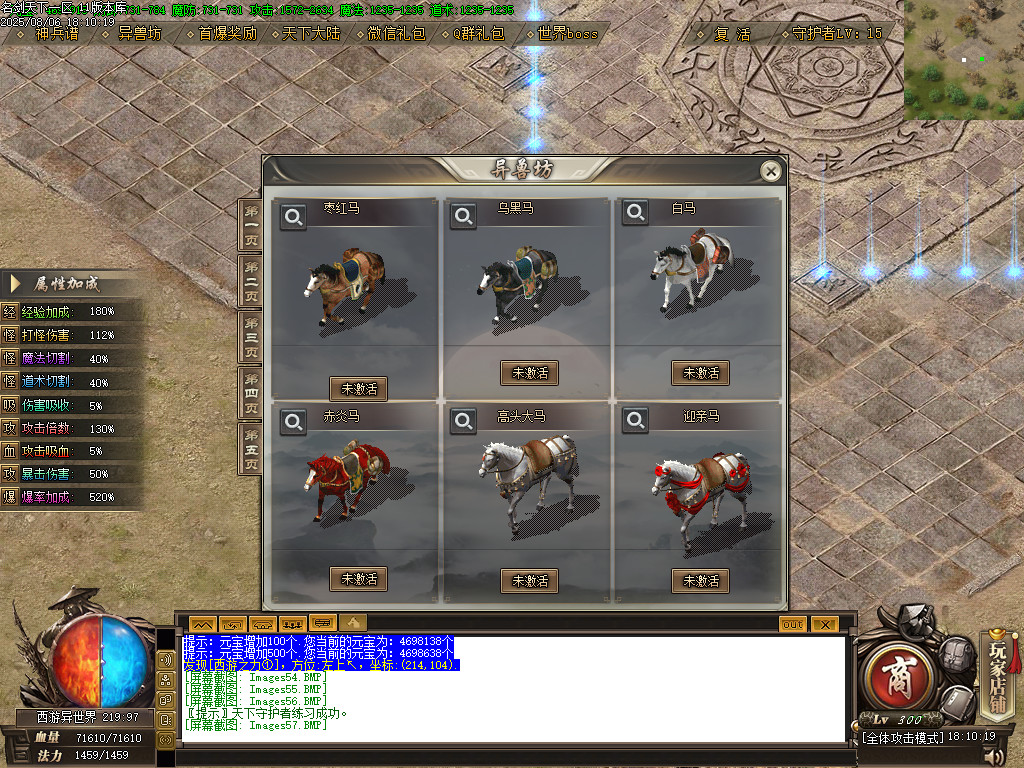Click the chat panel's out button

pos(792,624)
